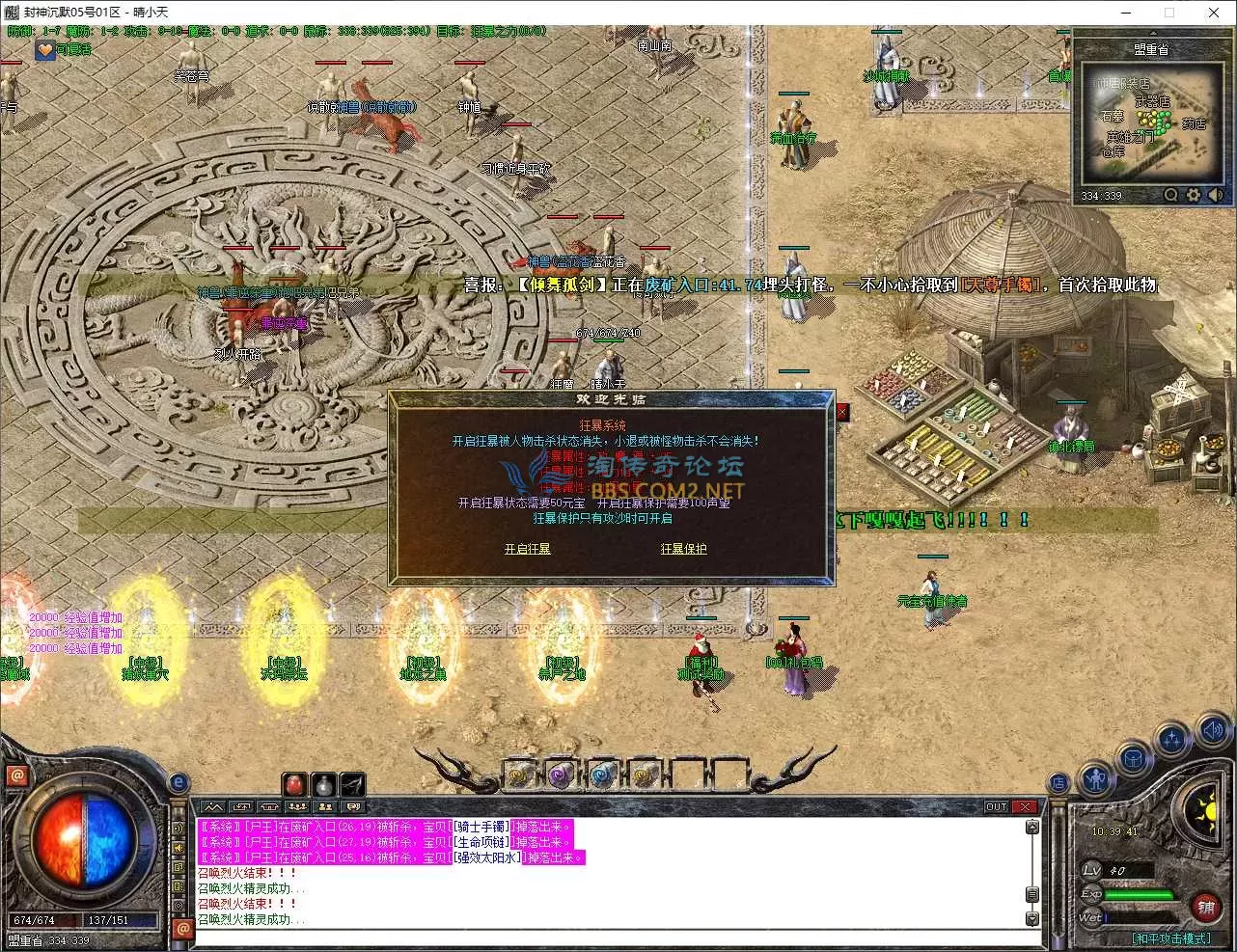1237x952 pixels.
Task: Toggle the minimap speaker sound icon
Action: [x=1215, y=195]
